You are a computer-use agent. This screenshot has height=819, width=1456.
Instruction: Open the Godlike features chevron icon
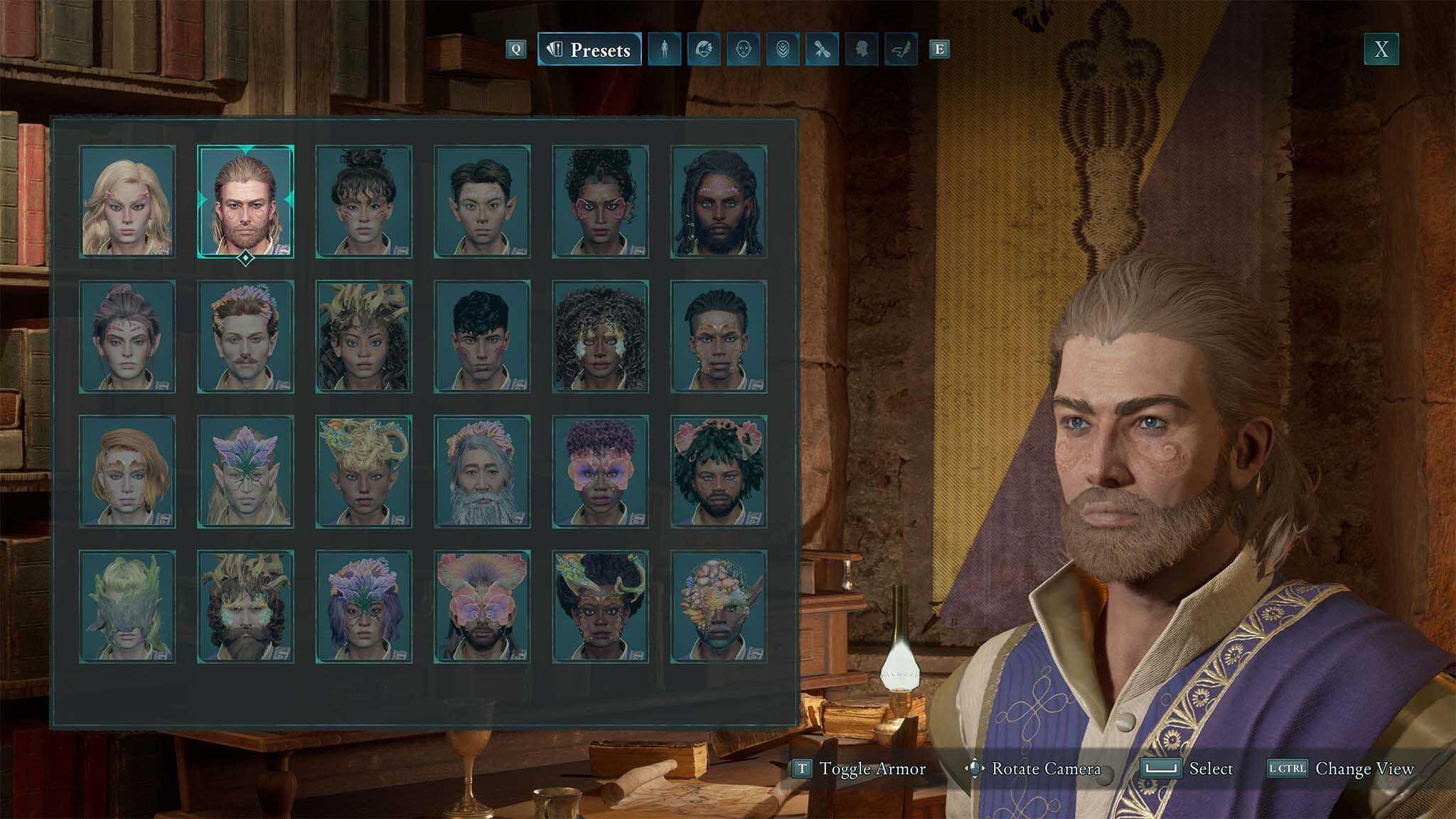click(782, 50)
